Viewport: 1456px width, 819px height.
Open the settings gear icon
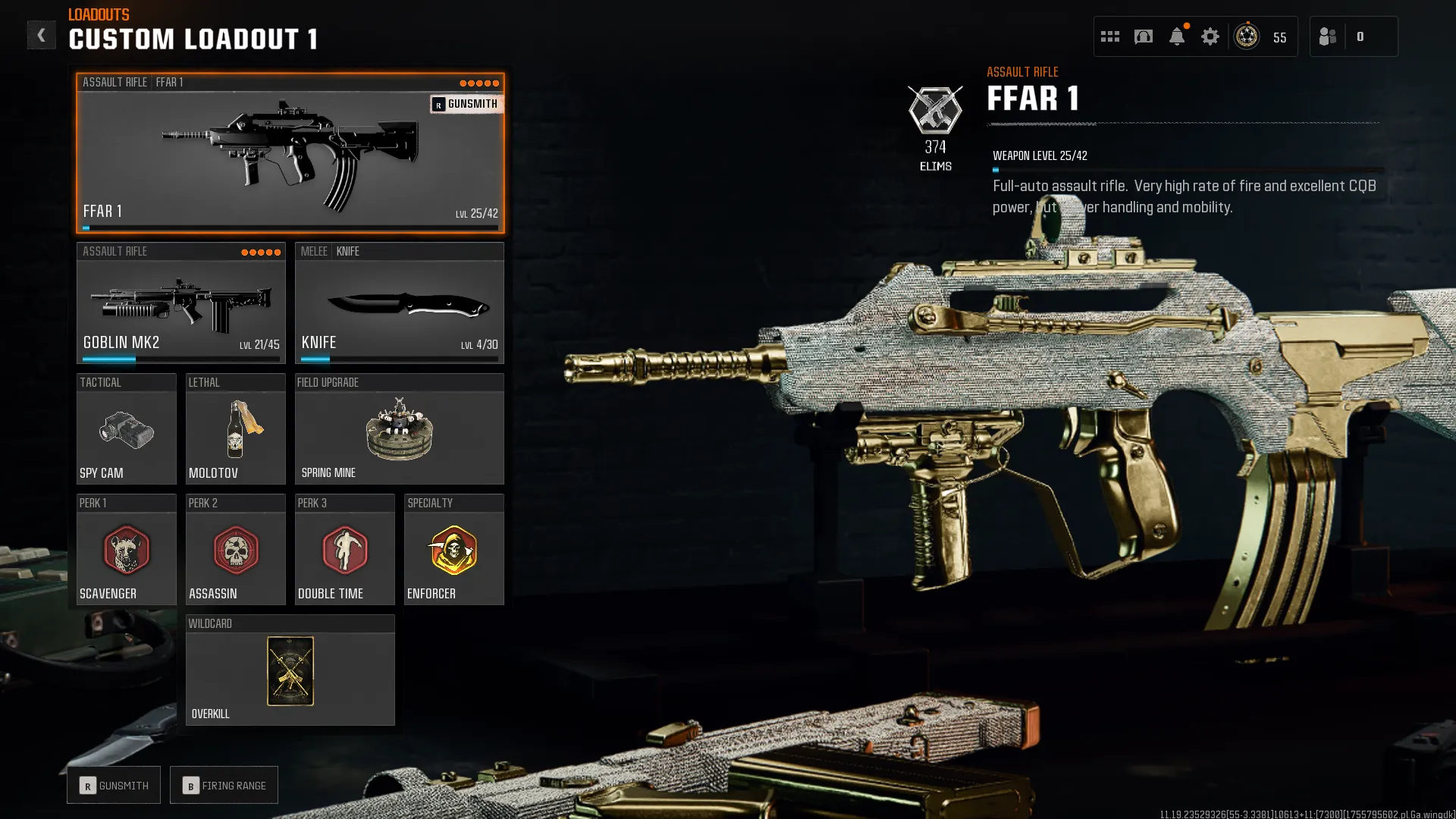tap(1210, 36)
